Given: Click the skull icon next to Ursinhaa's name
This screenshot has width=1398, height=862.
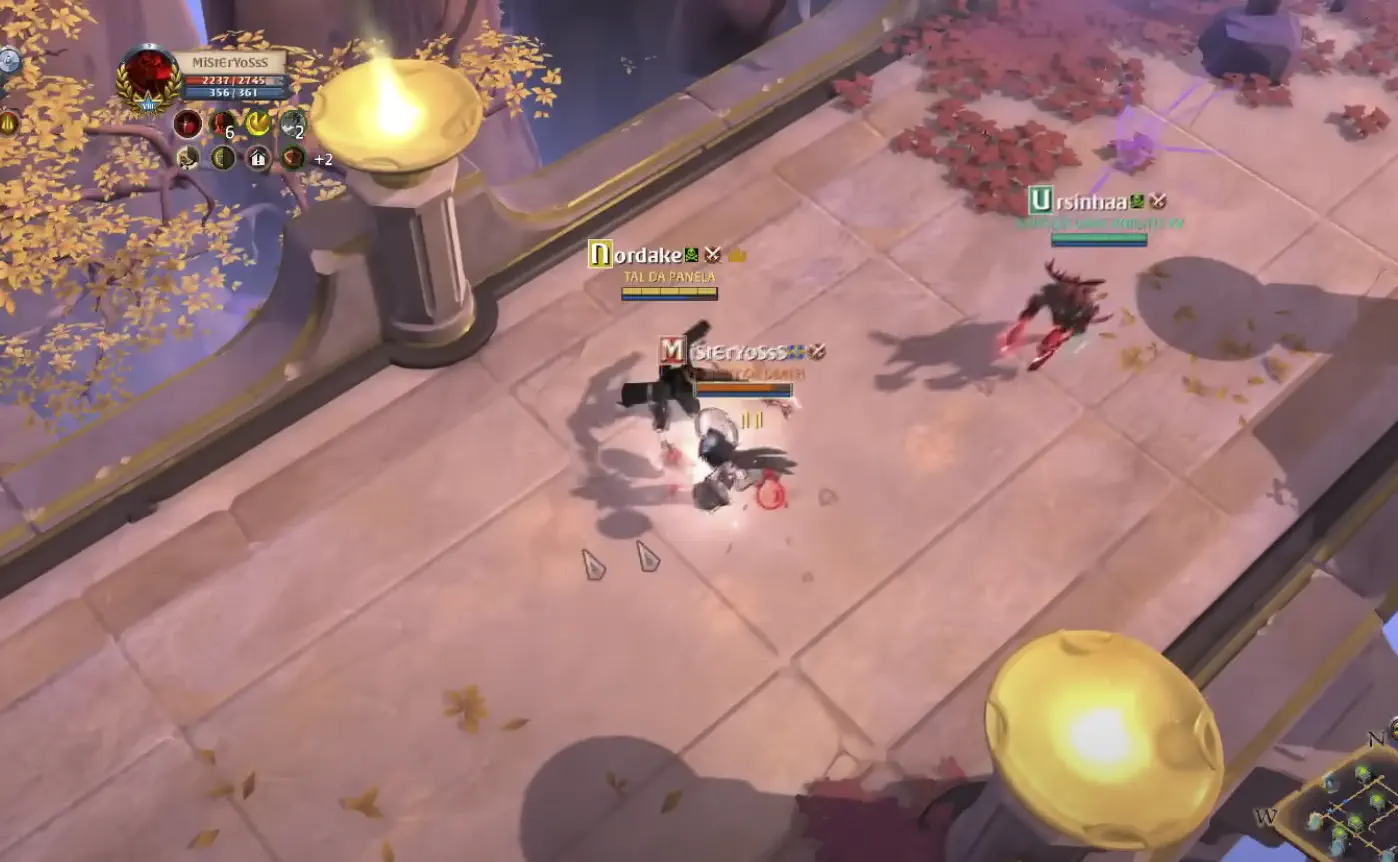Looking at the screenshot, I should (1138, 200).
